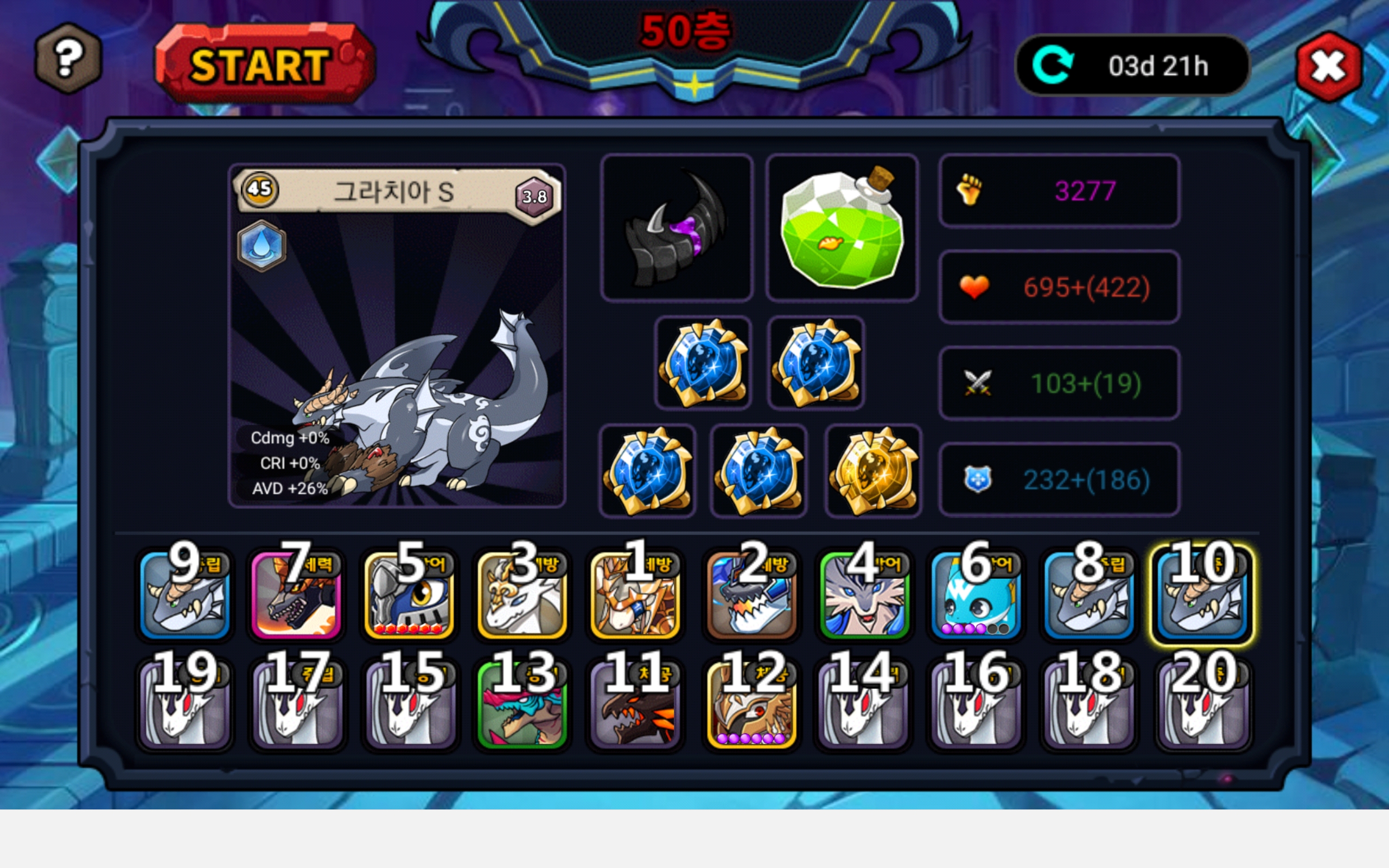Choose the gold dragon gem slot
This screenshot has width=1389, height=868.
[x=873, y=471]
